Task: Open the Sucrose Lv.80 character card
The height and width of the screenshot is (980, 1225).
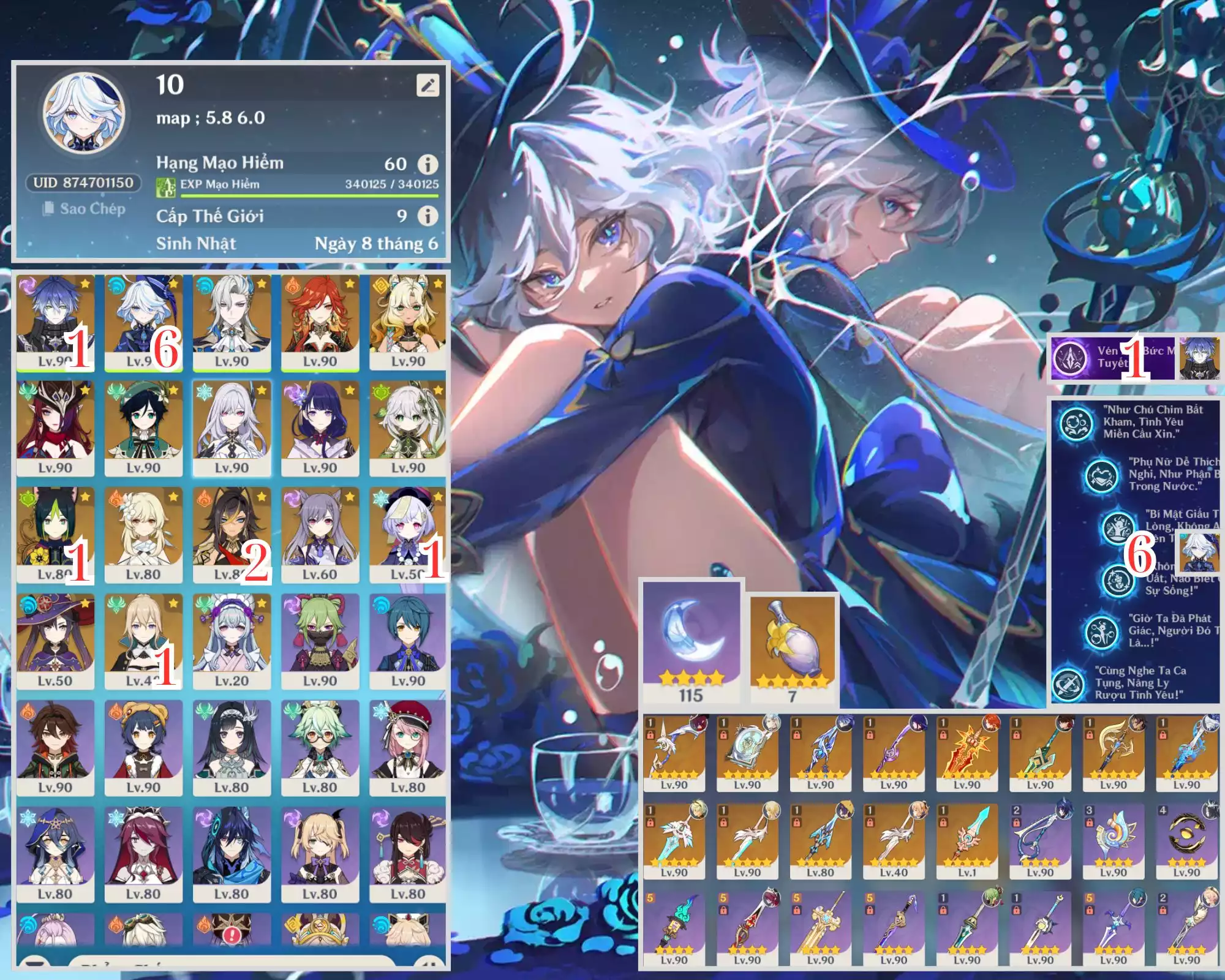Action: 320,748
